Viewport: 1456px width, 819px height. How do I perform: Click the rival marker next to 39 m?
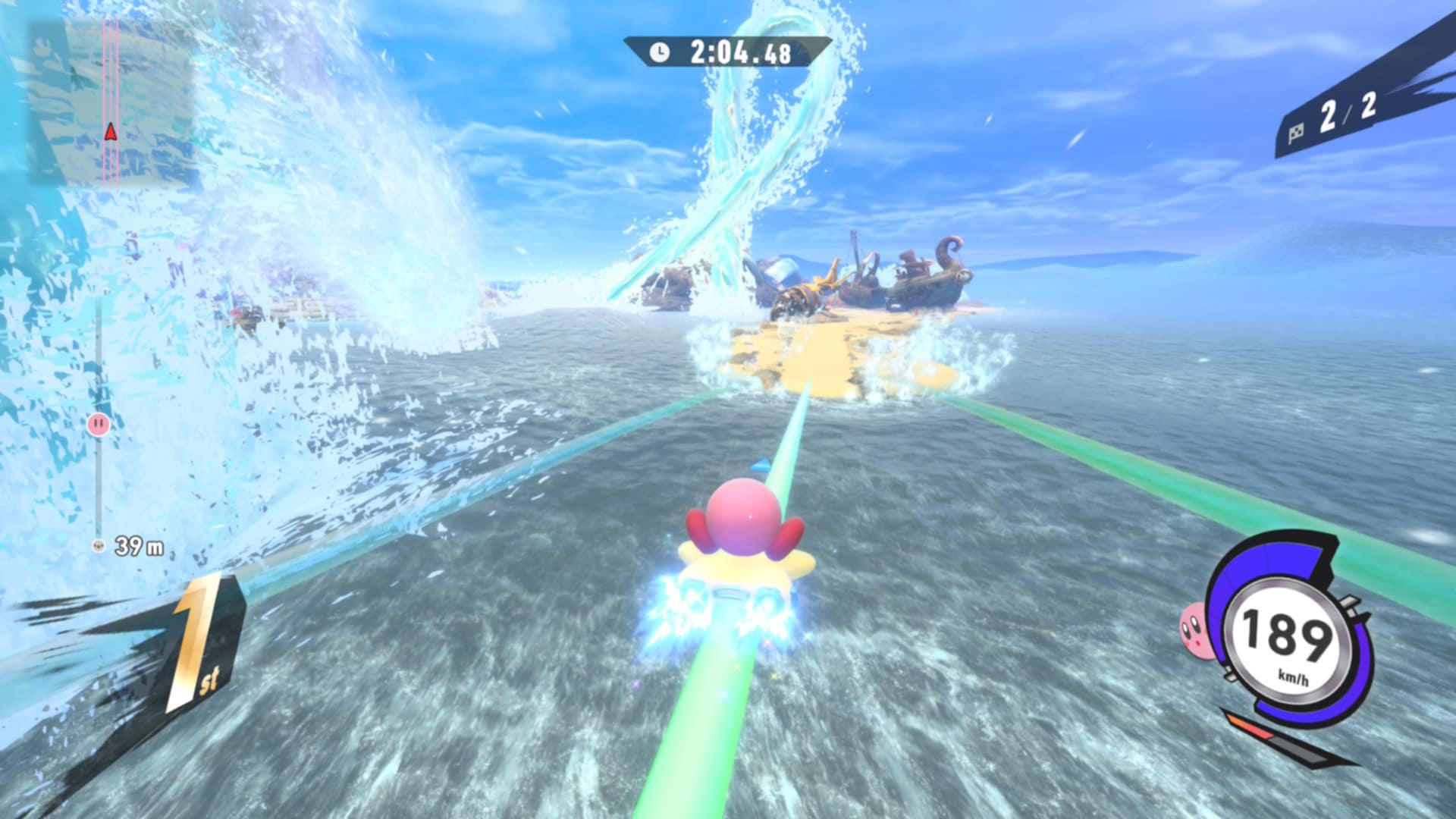(x=98, y=545)
